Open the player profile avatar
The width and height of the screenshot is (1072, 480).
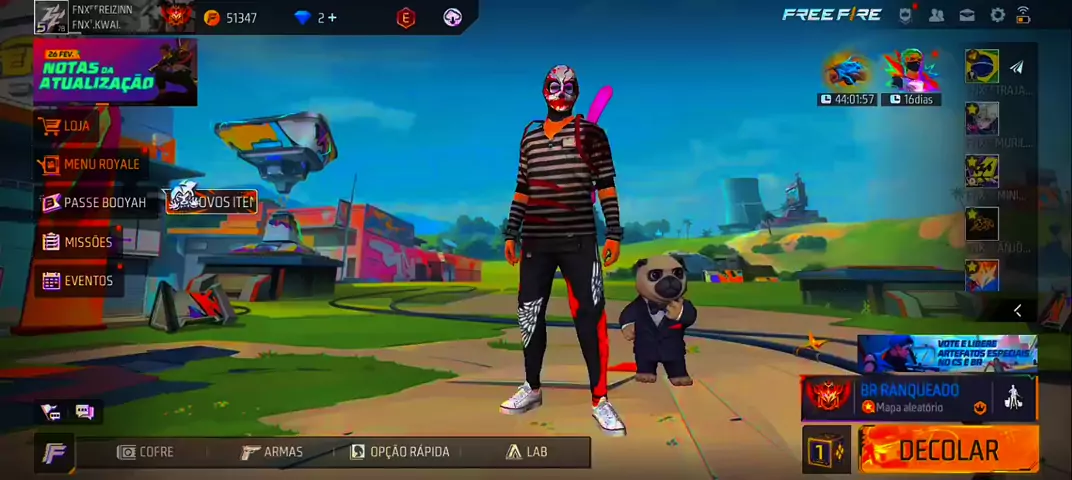(x=51, y=17)
